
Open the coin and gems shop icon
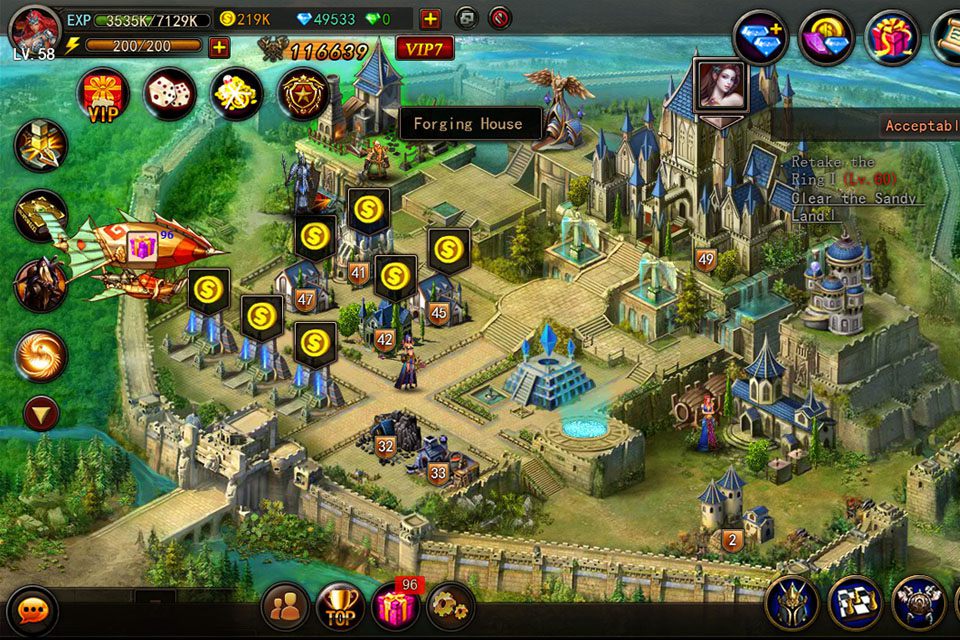coord(826,38)
